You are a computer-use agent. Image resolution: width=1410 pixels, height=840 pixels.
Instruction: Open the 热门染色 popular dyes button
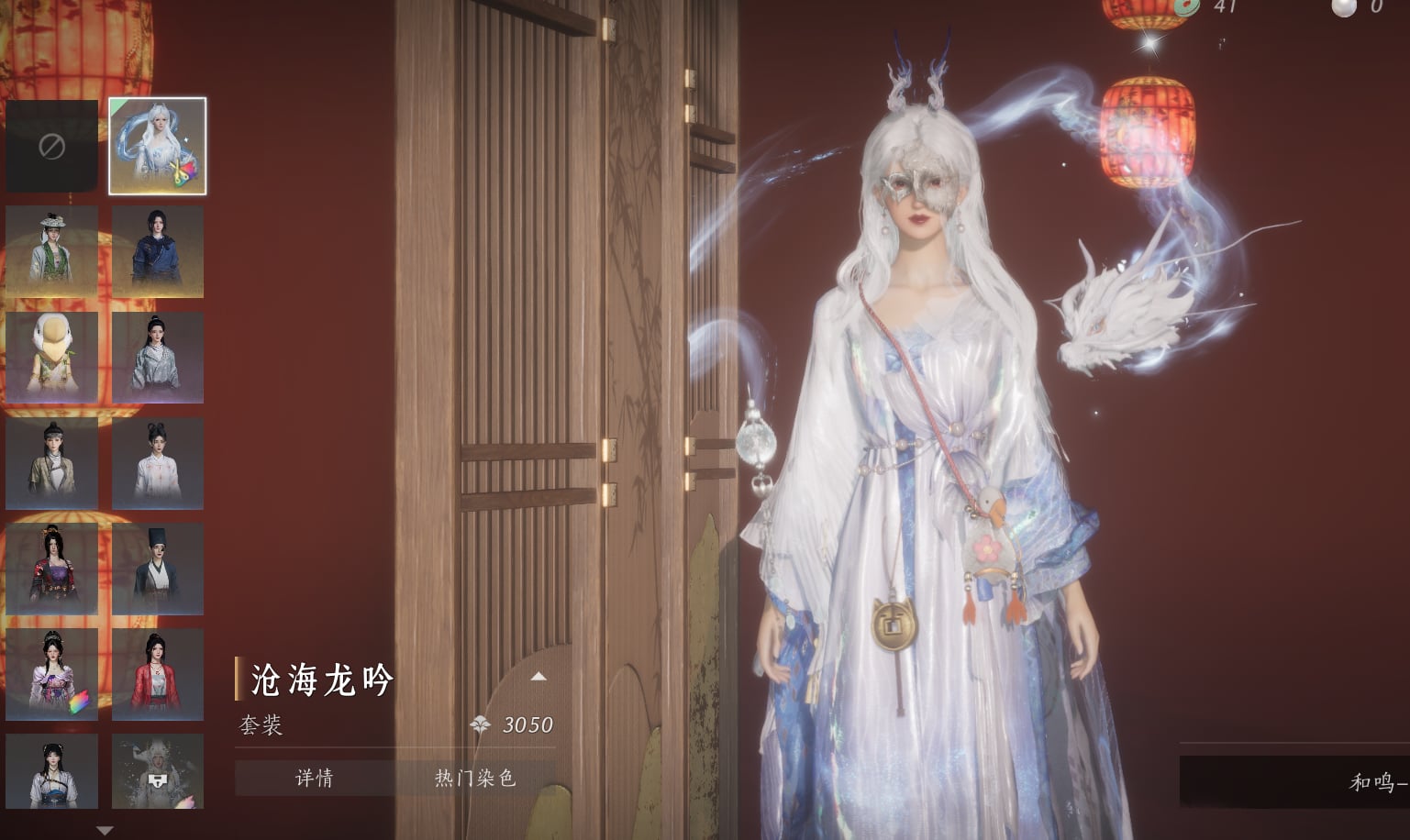click(475, 779)
